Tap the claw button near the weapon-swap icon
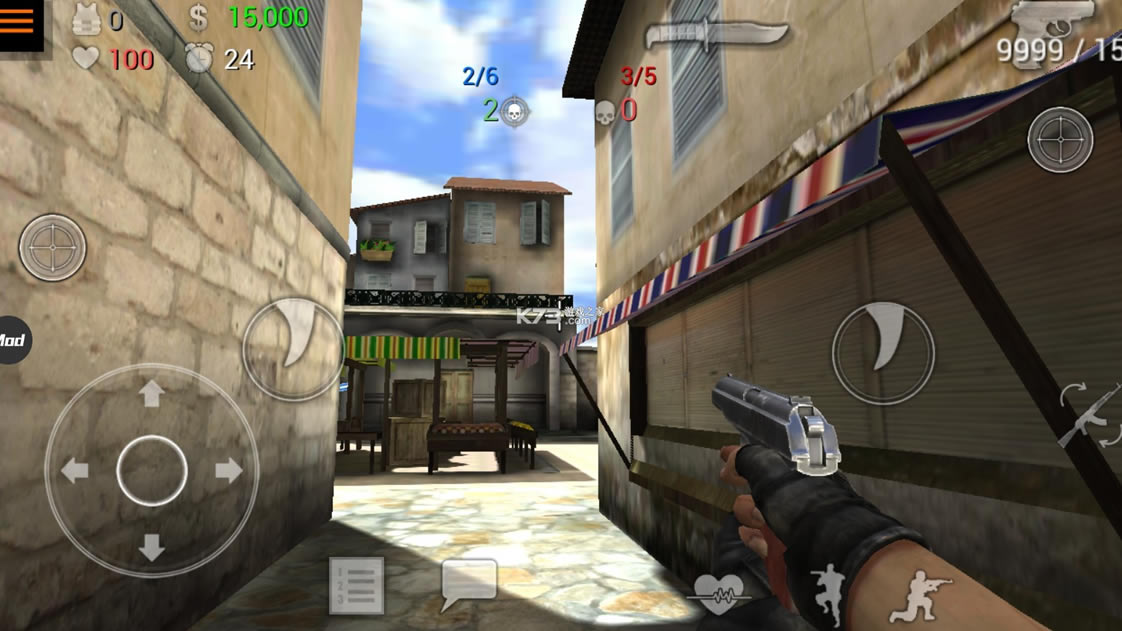The image size is (1122, 631). pos(883,352)
